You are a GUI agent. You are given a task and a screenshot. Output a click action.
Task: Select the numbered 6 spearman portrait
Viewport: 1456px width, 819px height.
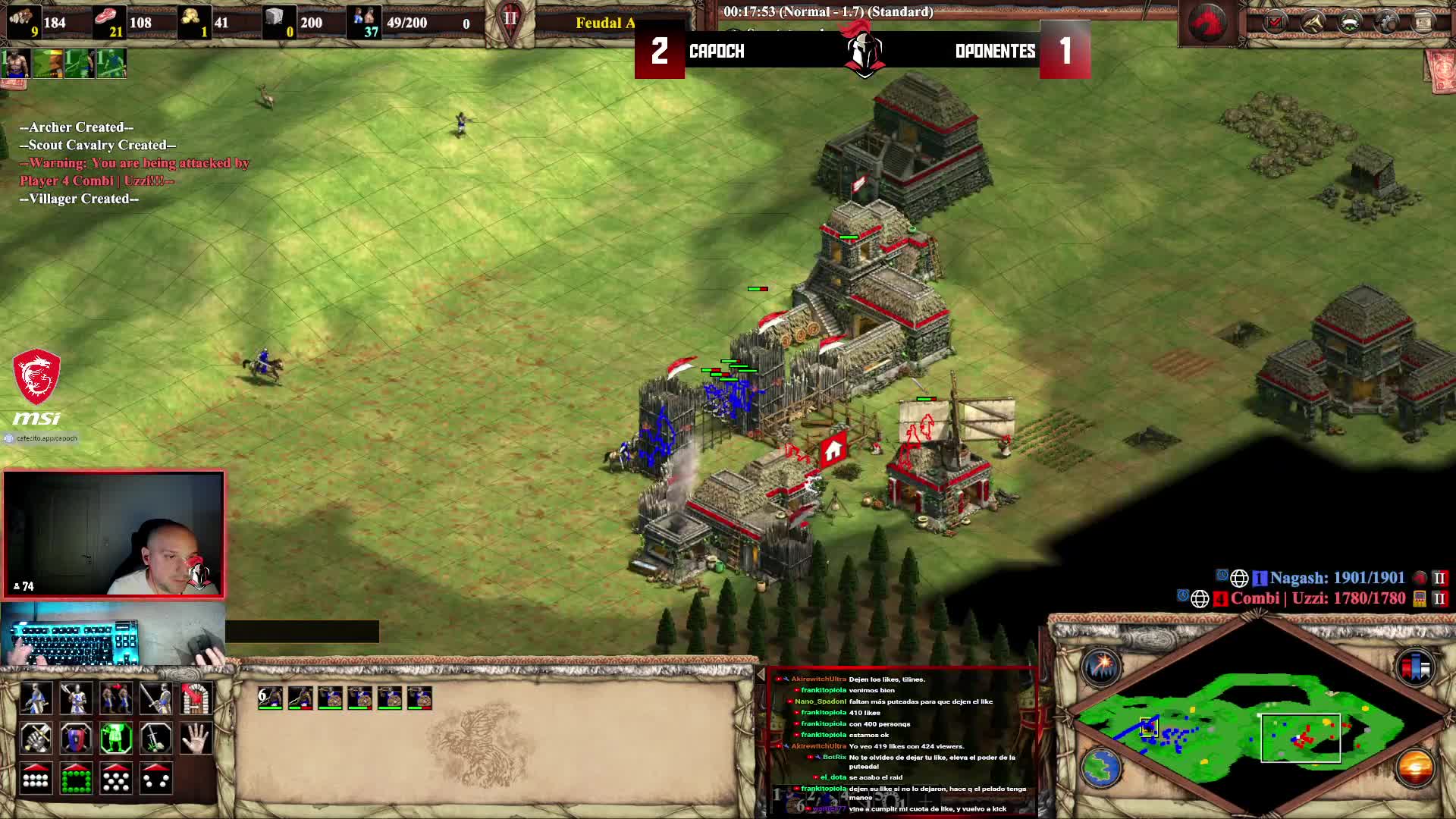point(270,698)
